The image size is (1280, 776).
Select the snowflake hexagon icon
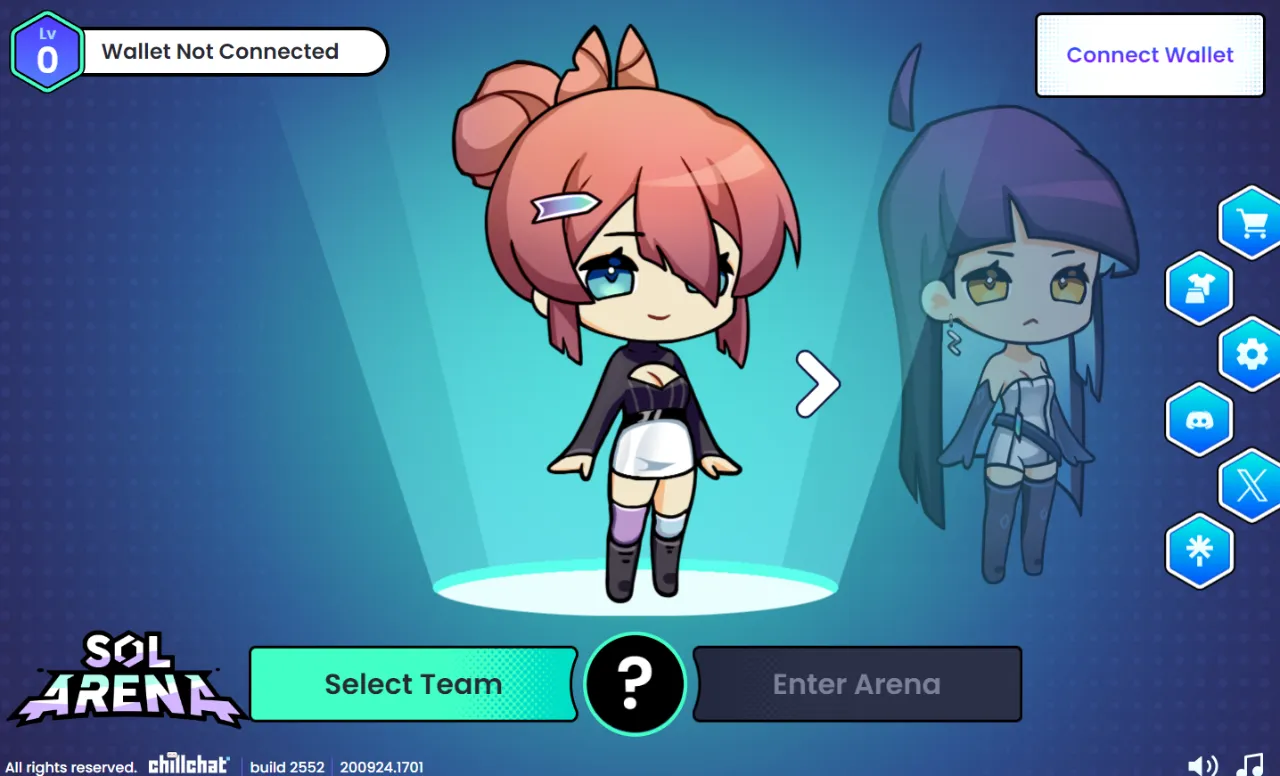(1199, 551)
